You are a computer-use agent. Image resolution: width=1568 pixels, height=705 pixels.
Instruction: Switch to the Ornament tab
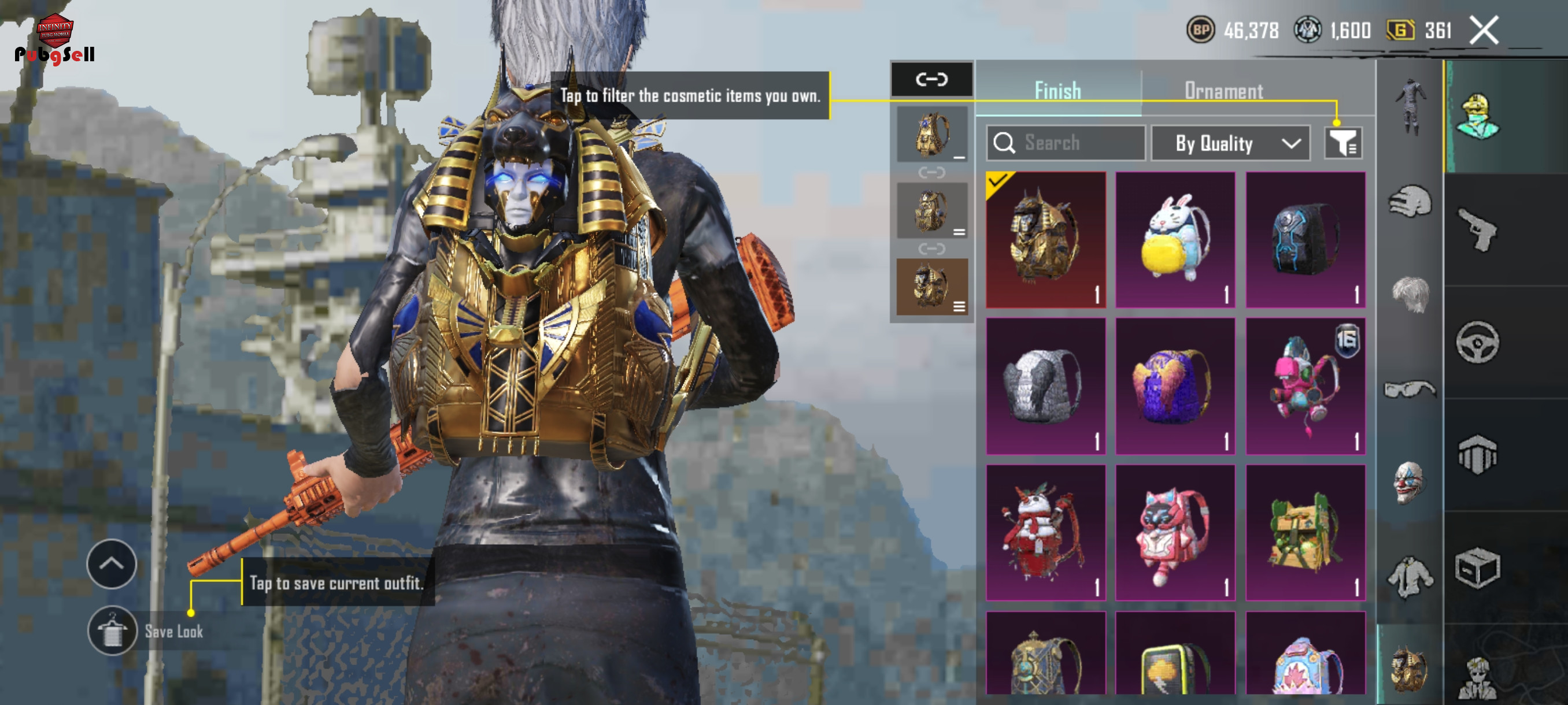point(1223,91)
